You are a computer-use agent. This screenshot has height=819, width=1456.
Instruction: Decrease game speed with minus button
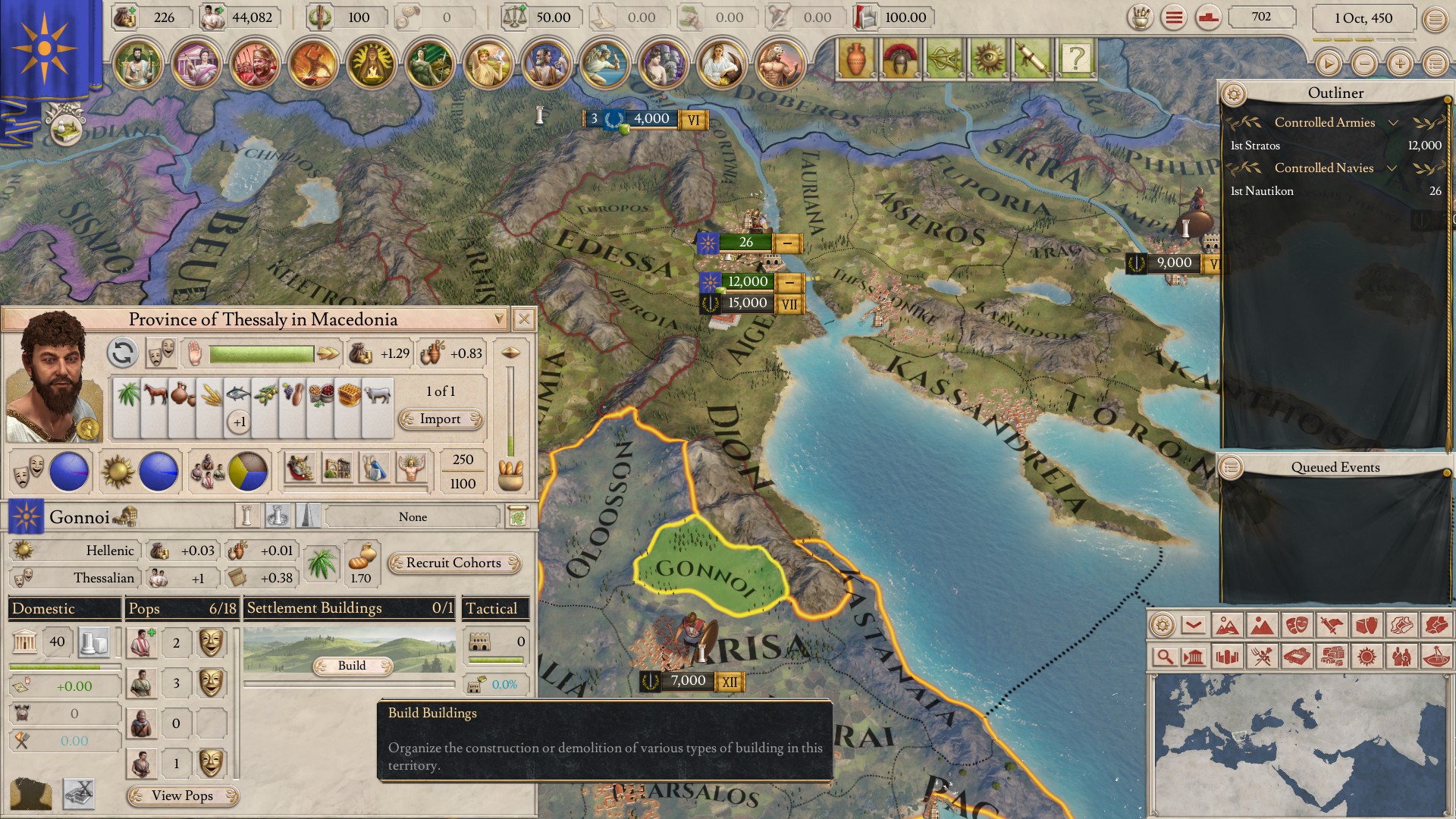1364,64
